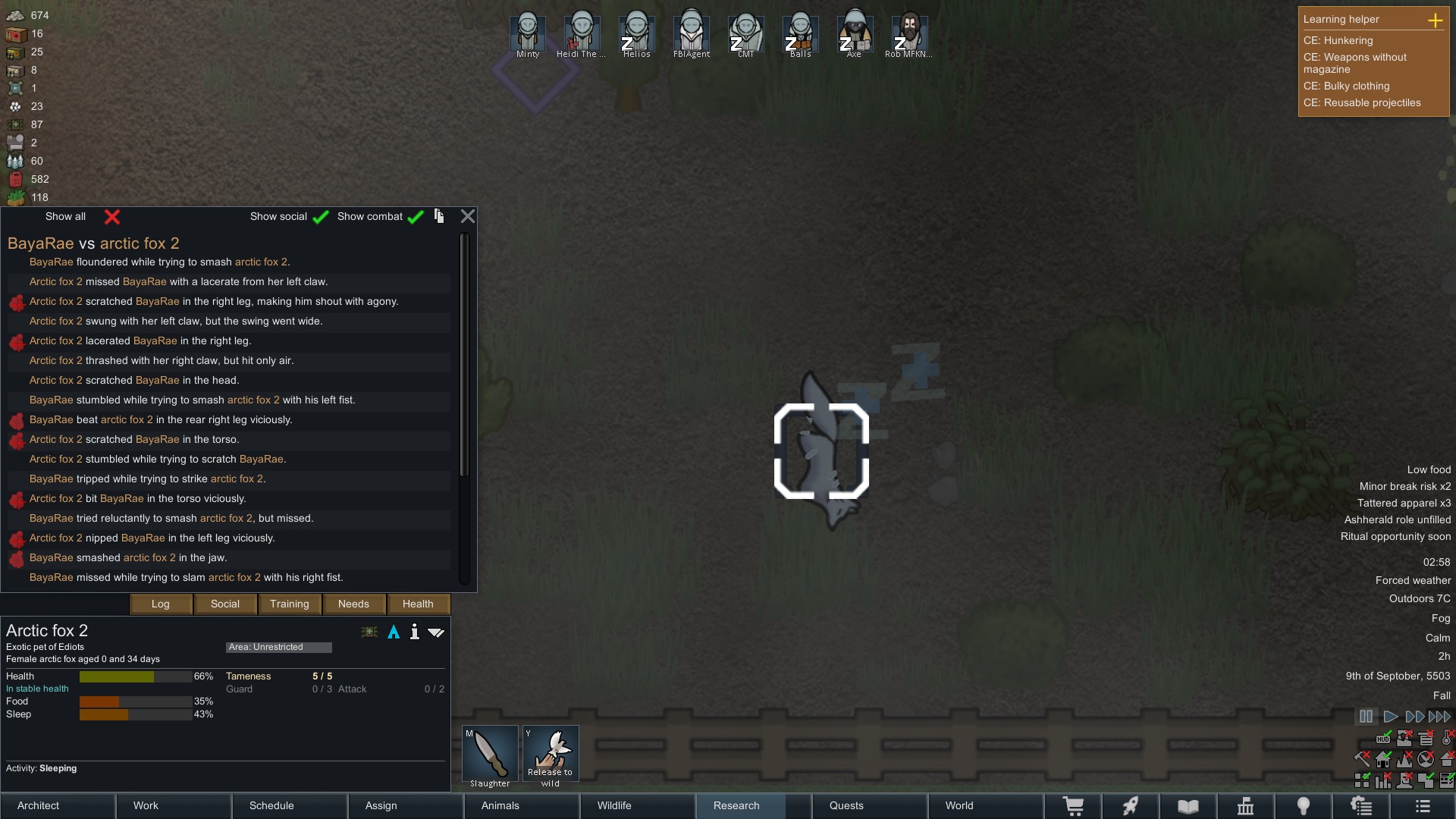Viewport: 1456px width, 819px height.
Task: Open the Architect menu
Action: click(x=58, y=805)
